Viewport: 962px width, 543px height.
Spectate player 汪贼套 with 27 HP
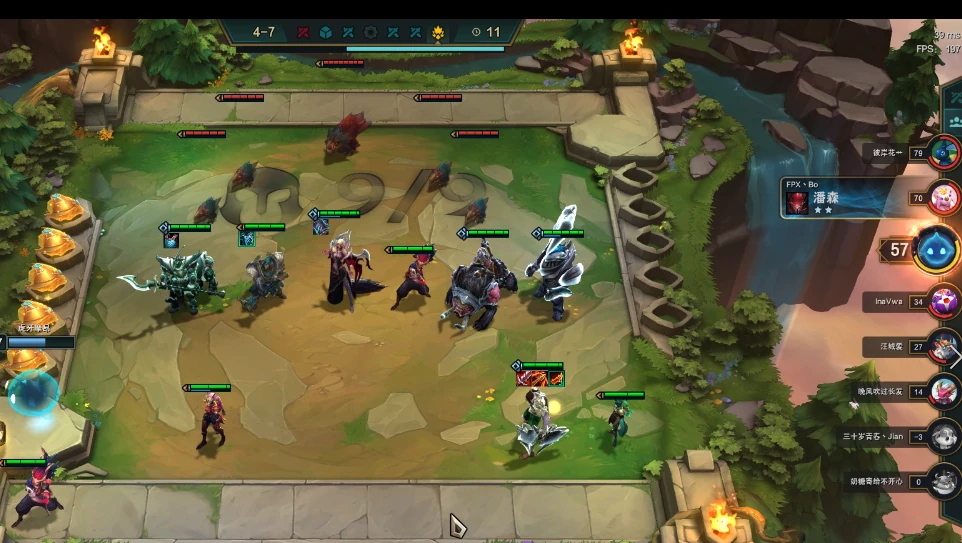click(943, 347)
